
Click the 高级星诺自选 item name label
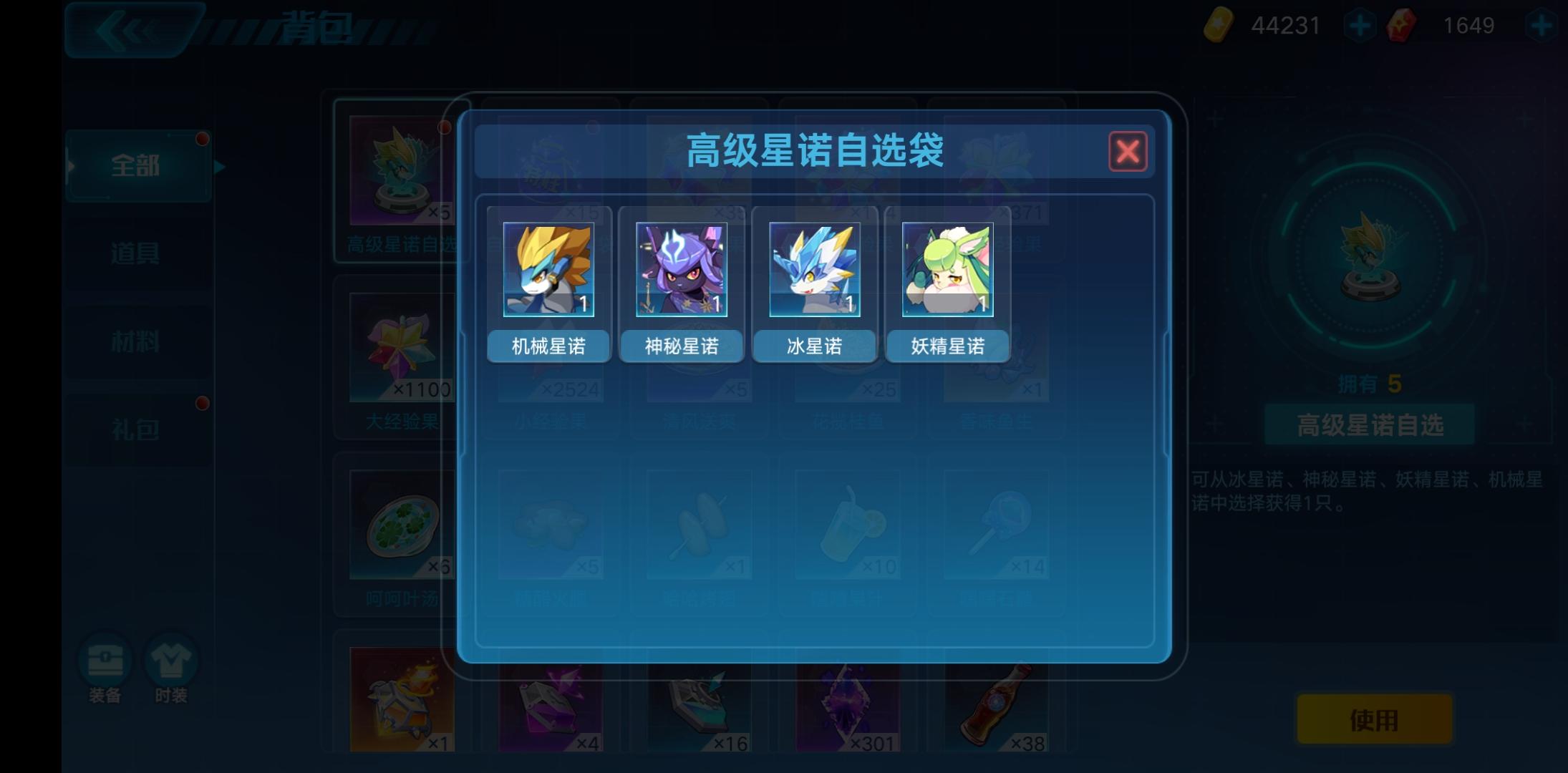[1368, 426]
